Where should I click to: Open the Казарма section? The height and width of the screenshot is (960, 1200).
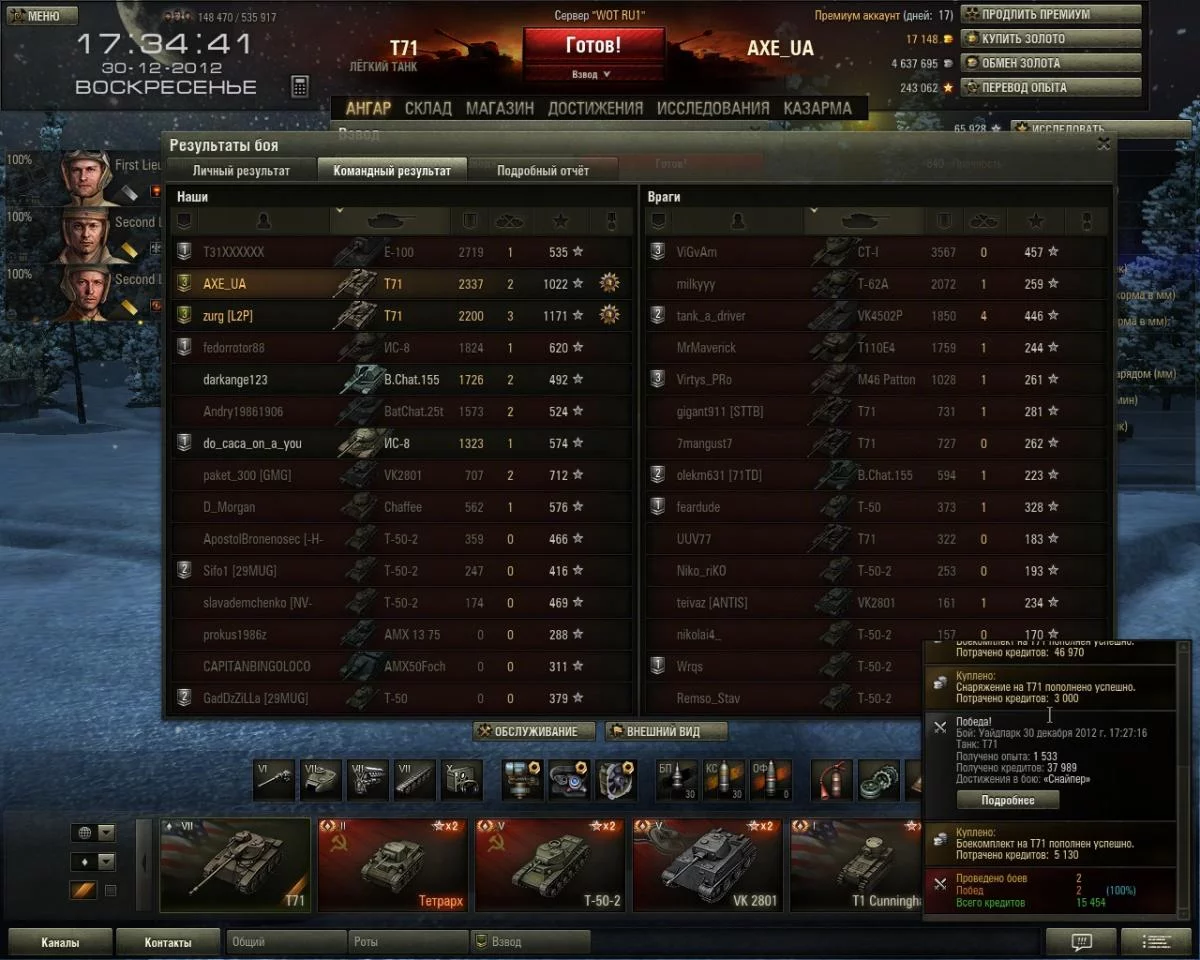coord(817,108)
